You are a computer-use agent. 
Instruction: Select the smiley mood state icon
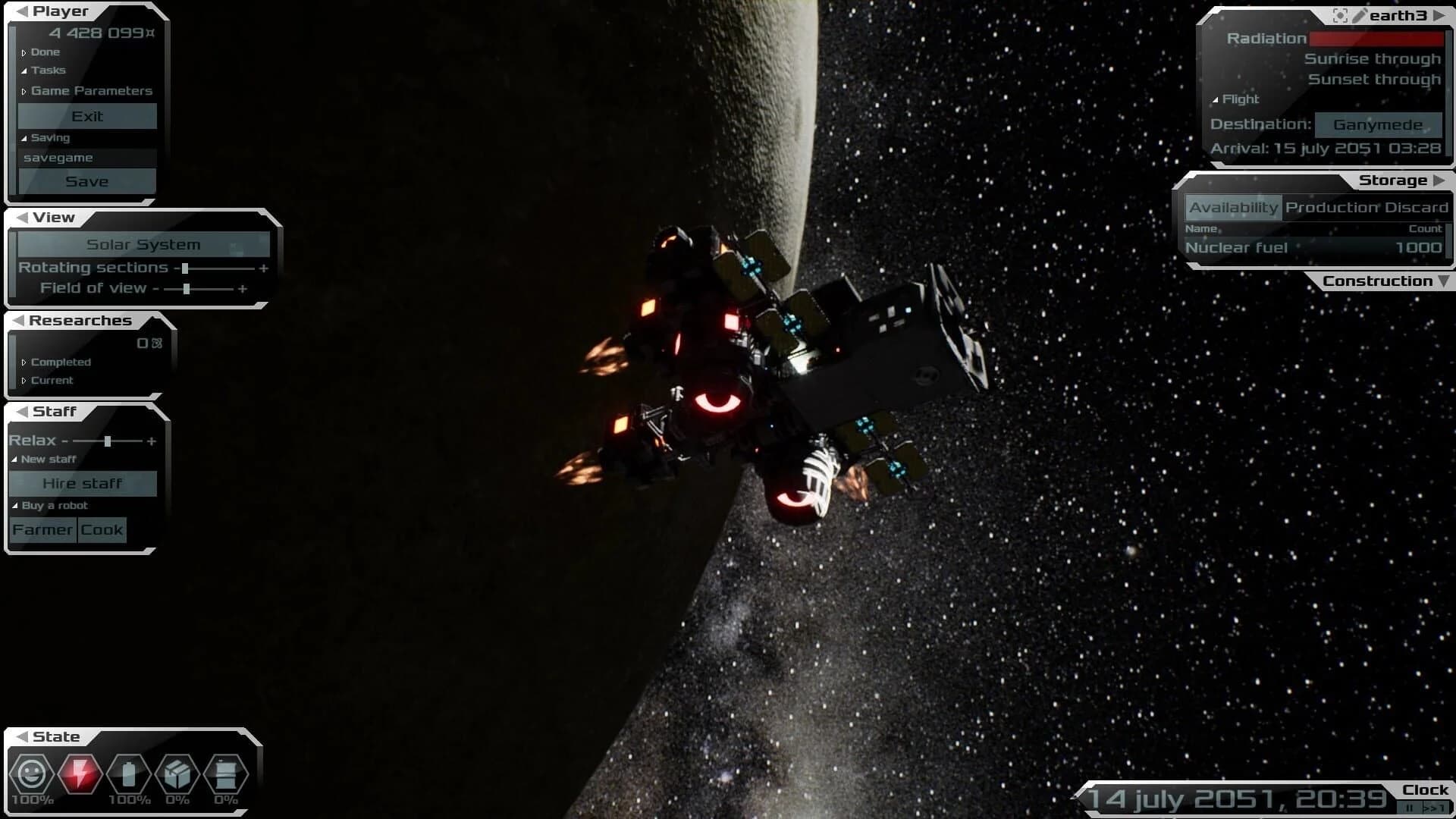32,774
